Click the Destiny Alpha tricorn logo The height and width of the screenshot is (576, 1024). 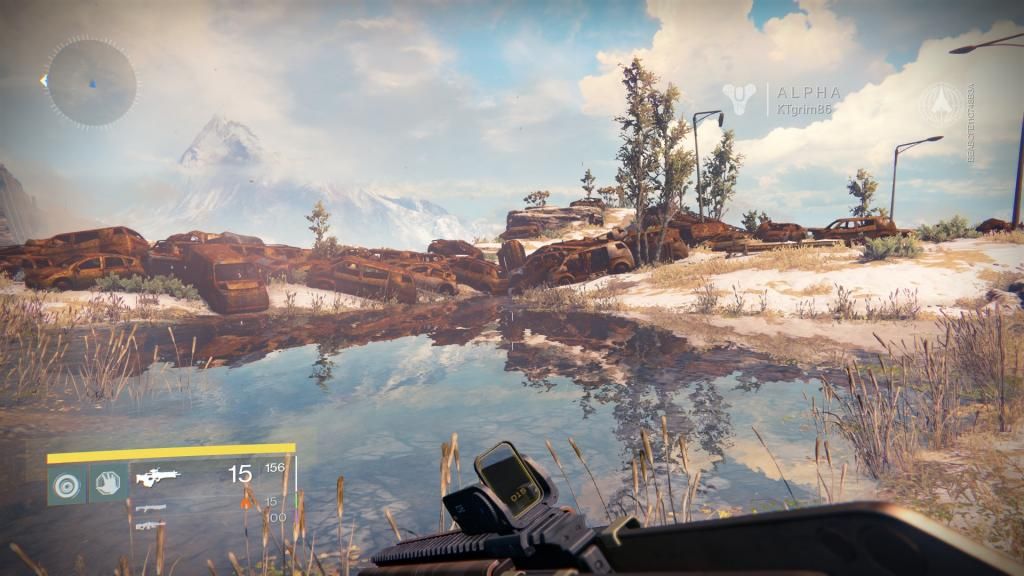[741, 99]
